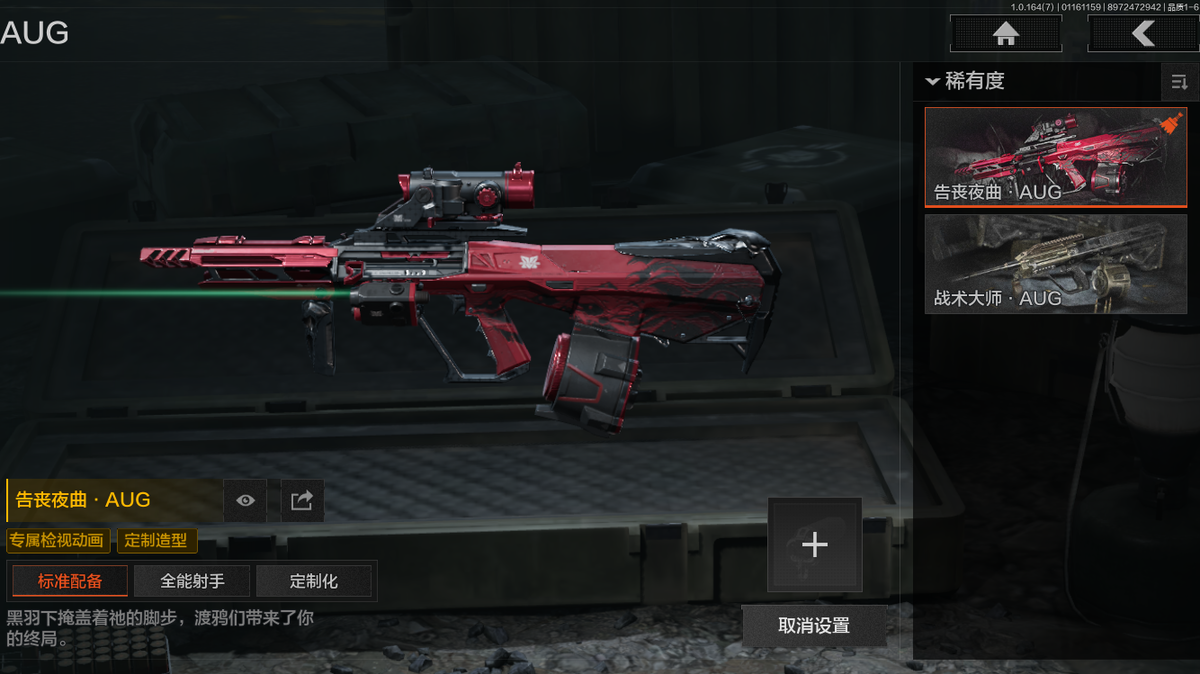Switch to the 全能射手 tab
The width and height of the screenshot is (1200, 674).
tap(192, 581)
